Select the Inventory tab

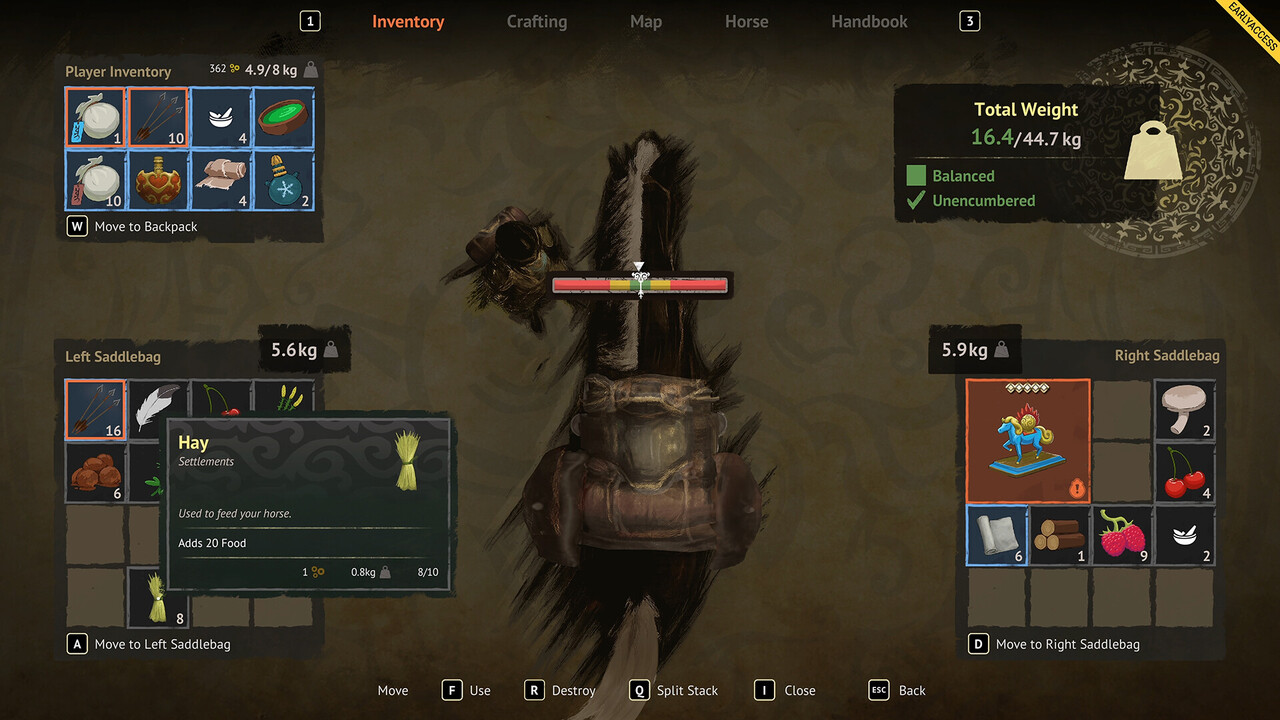coord(408,21)
